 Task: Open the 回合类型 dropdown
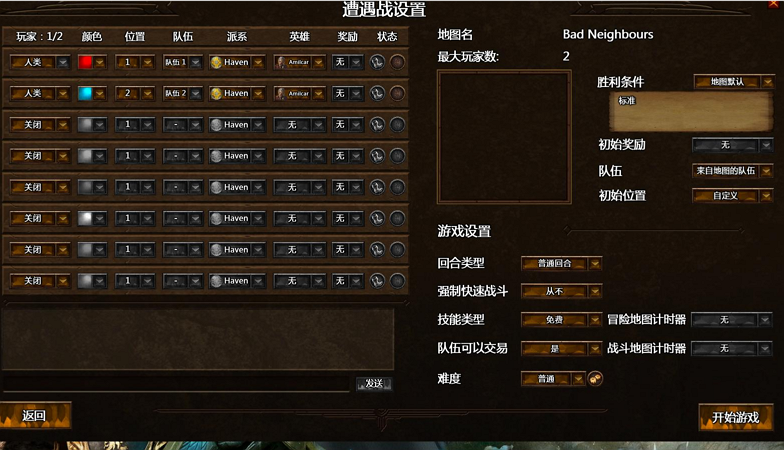coord(561,264)
